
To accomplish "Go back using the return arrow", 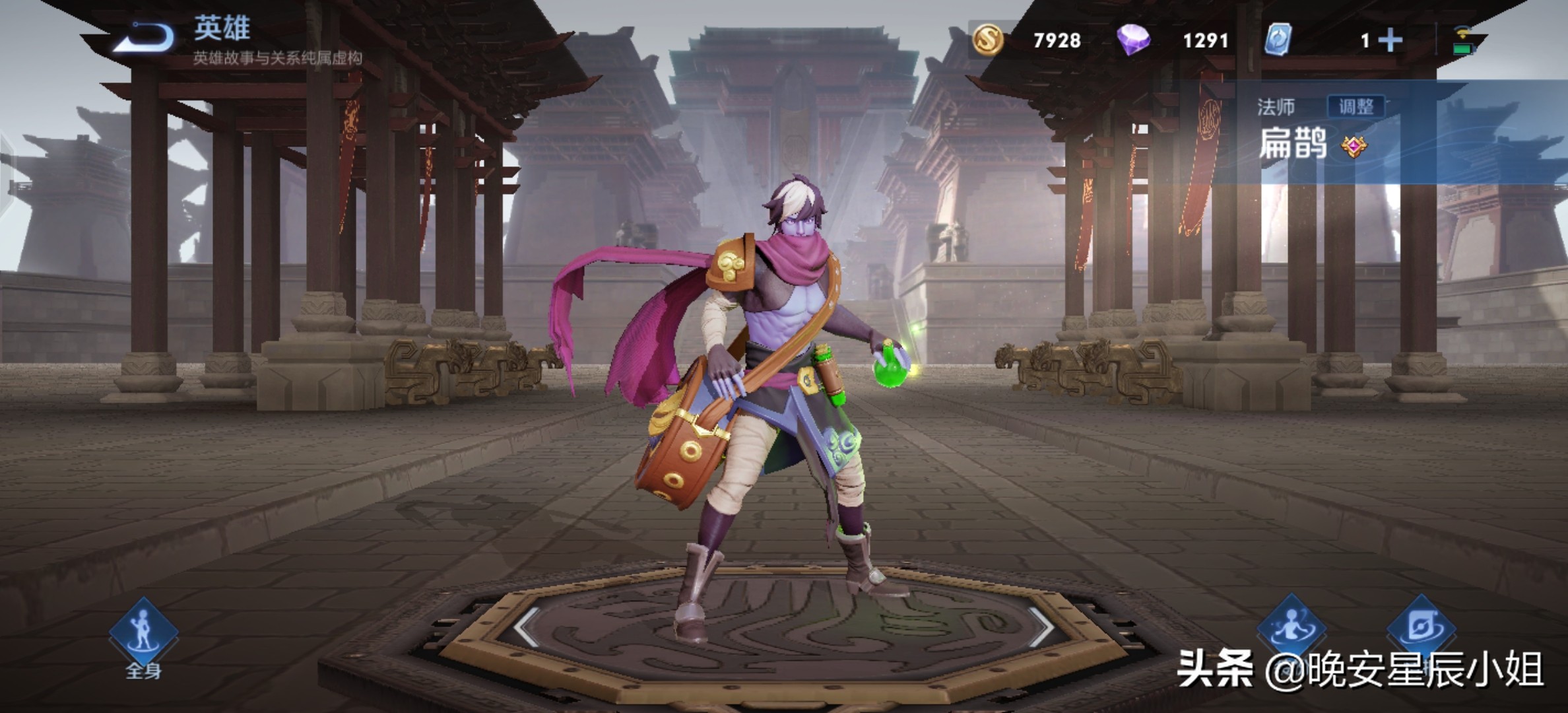I will click(x=145, y=37).
